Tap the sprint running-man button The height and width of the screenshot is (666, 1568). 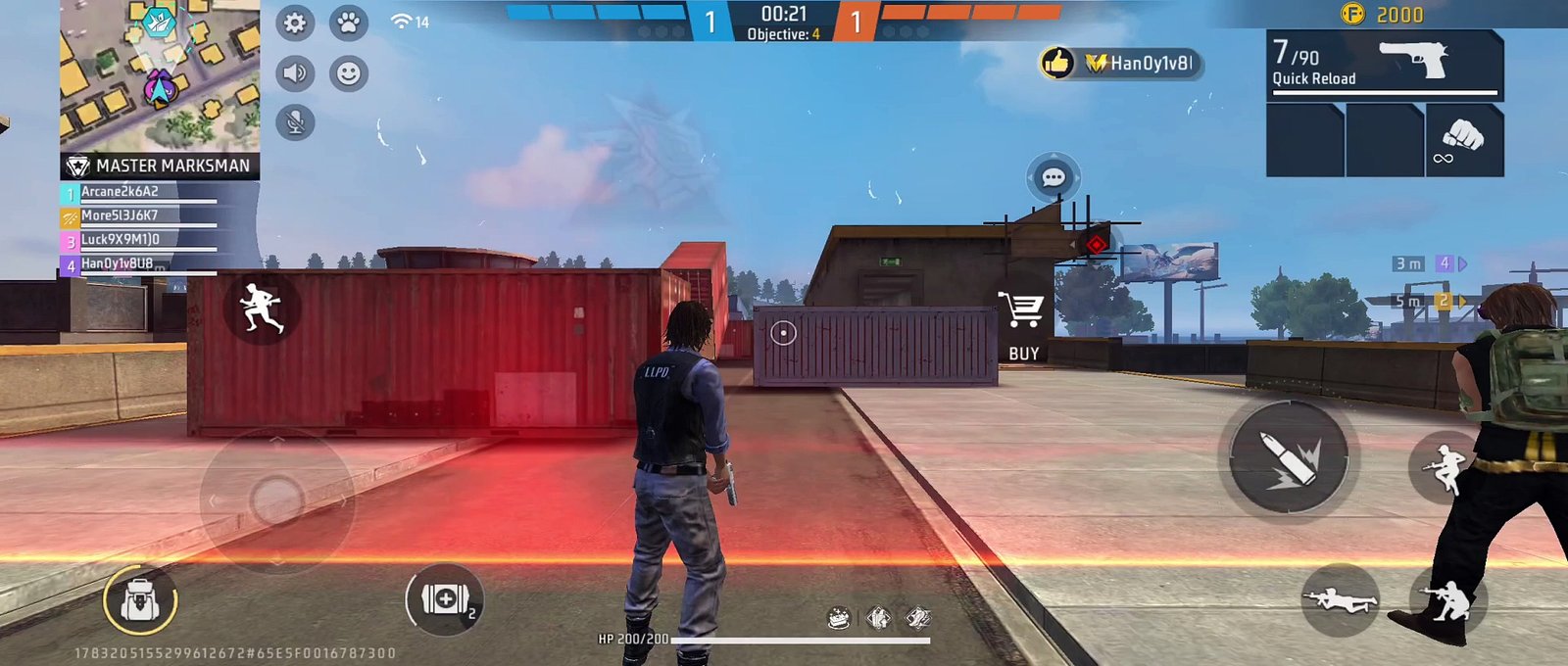point(261,308)
